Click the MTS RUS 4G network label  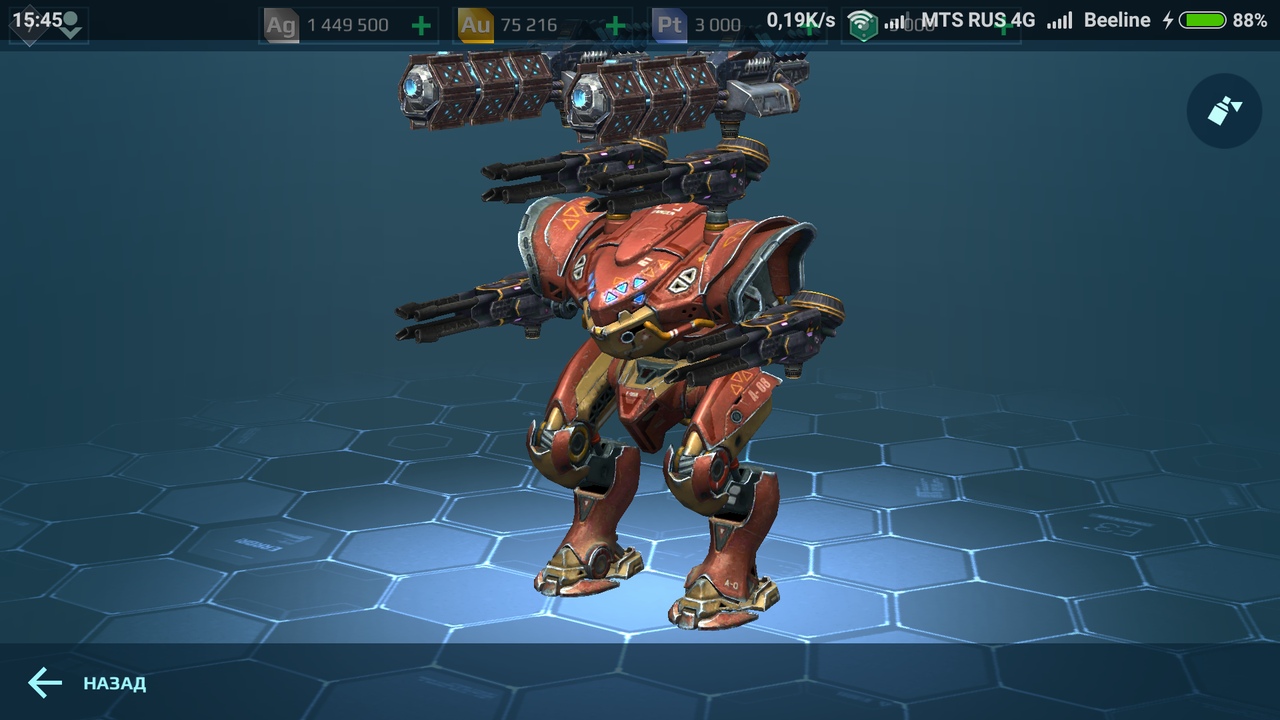coord(975,19)
